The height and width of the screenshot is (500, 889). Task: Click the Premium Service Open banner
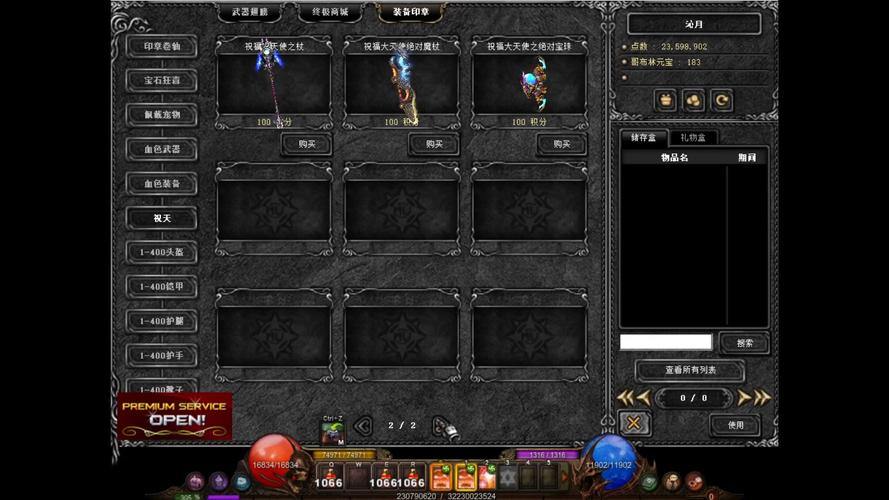(175, 416)
